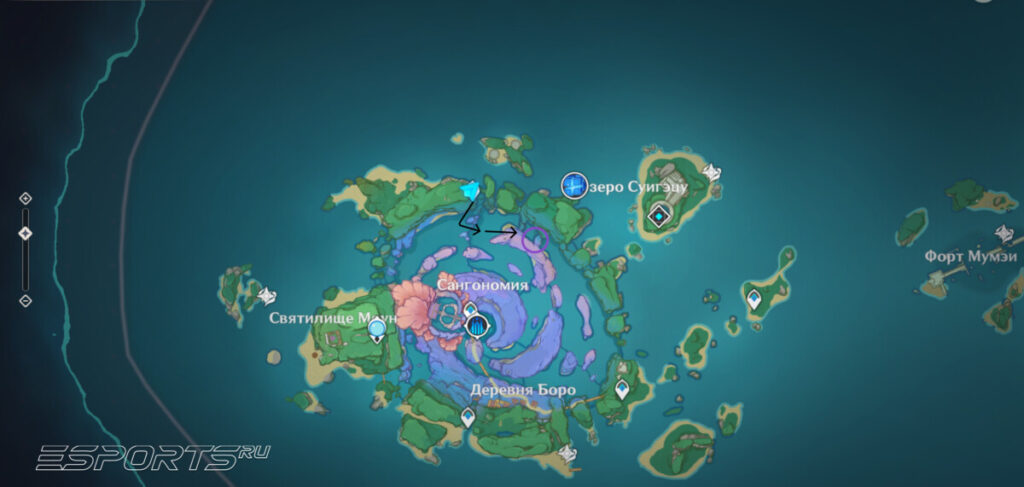Select the Statue of the Seven in Сангономия
1024x487 pixels.
click(477, 327)
